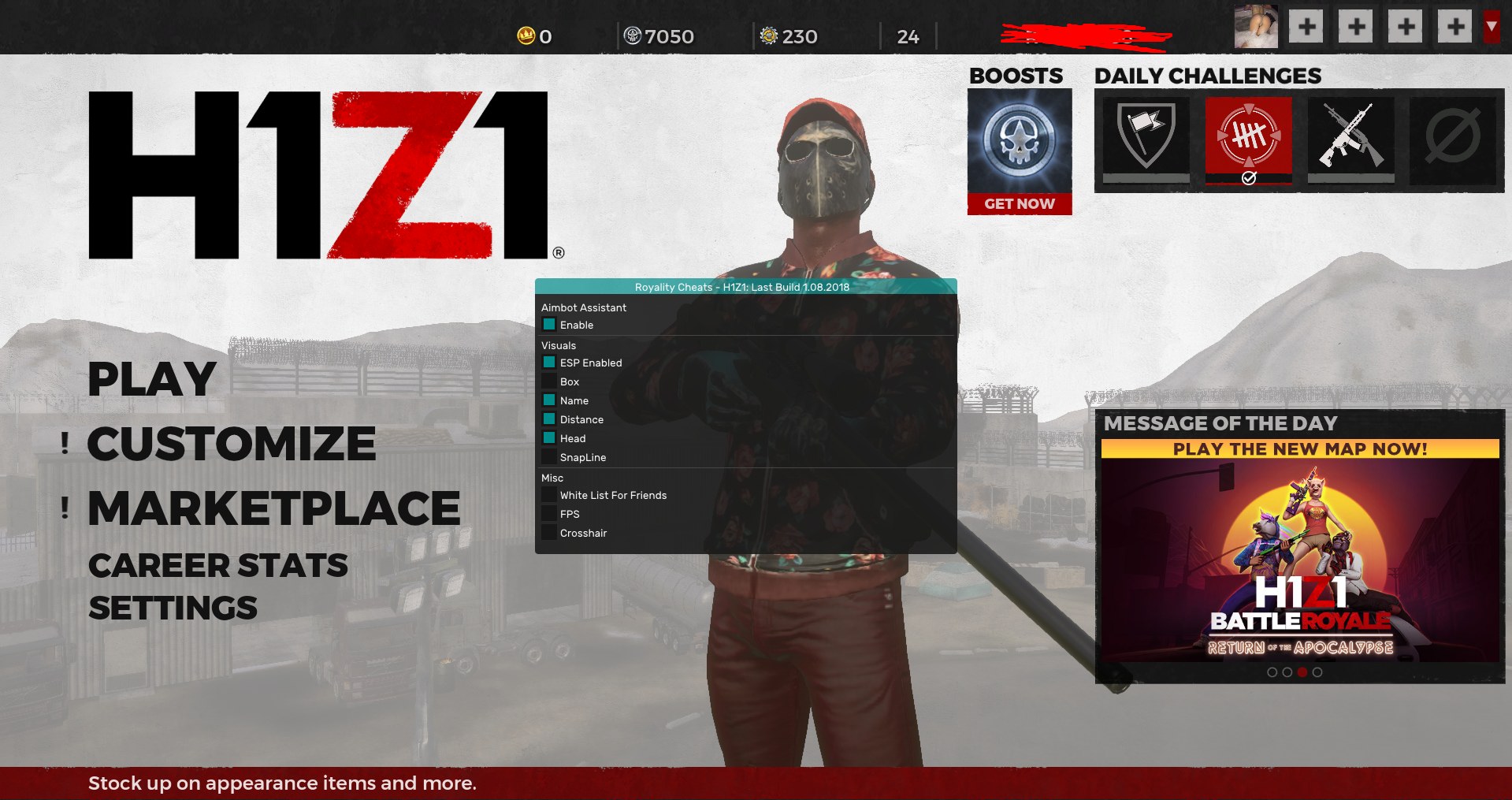The width and height of the screenshot is (1512, 800).
Task: Click the GET NOW boost button
Action: [x=1019, y=203]
